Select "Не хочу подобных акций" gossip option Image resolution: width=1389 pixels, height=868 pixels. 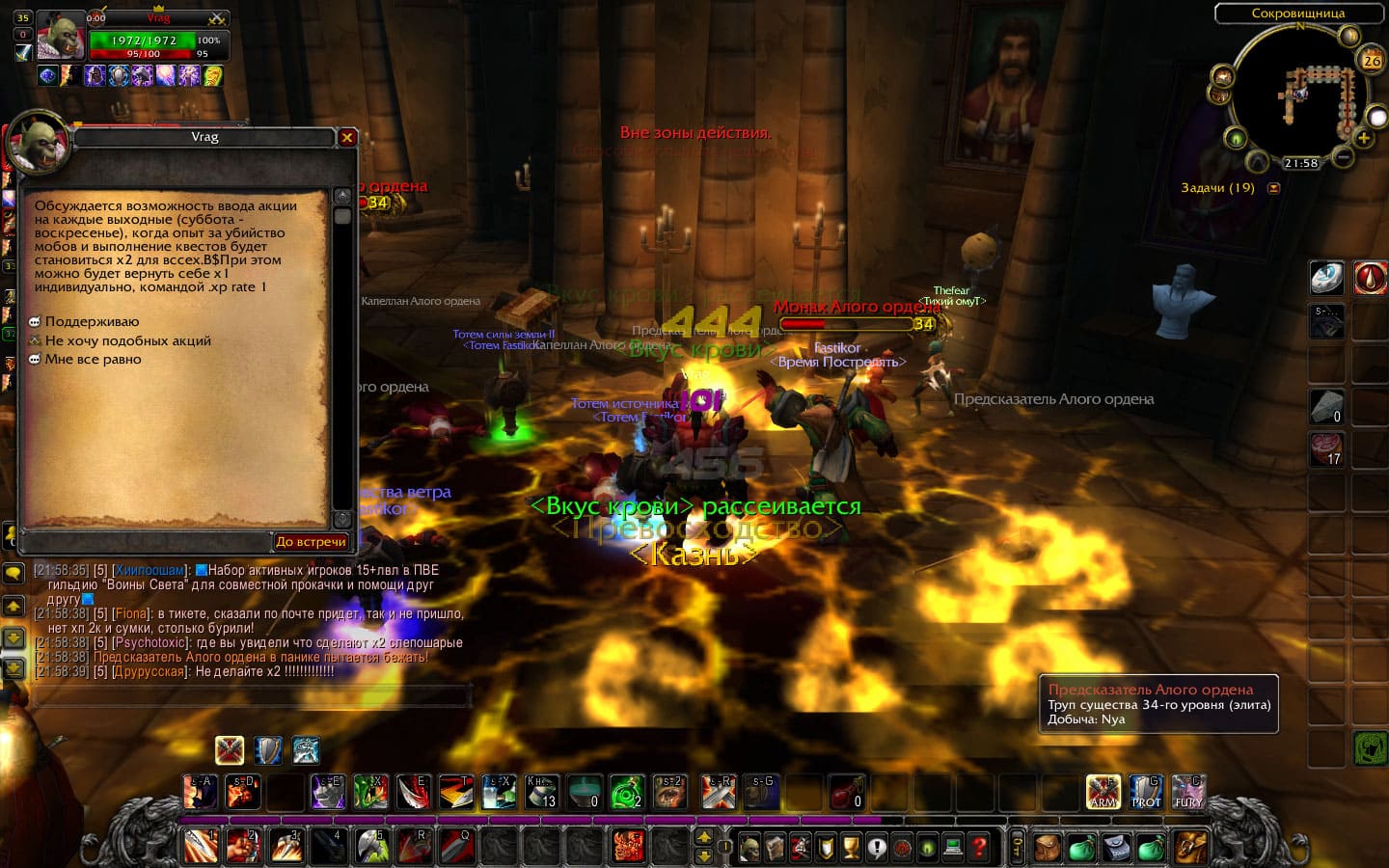click(x=127, y=340)
